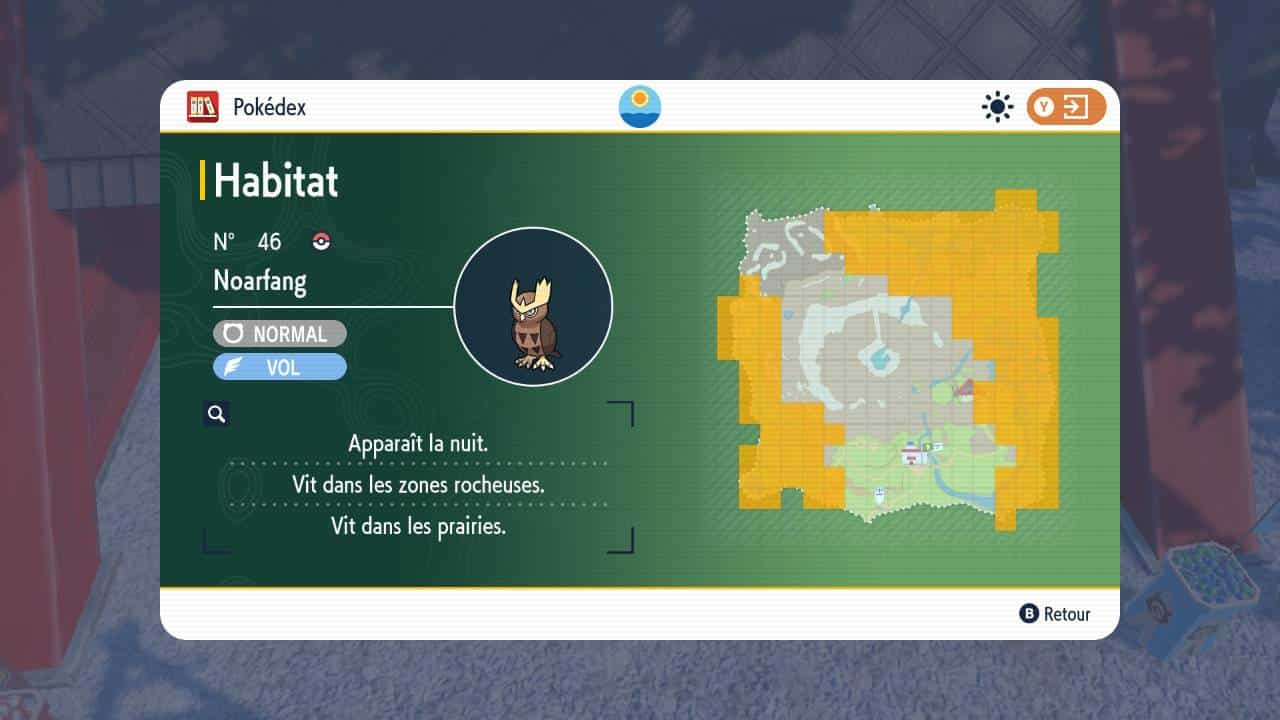Select the sunrise time-of-day emblem
Image resolution: width=1280 pixels, height=720 pixels.
pos(640,107)
